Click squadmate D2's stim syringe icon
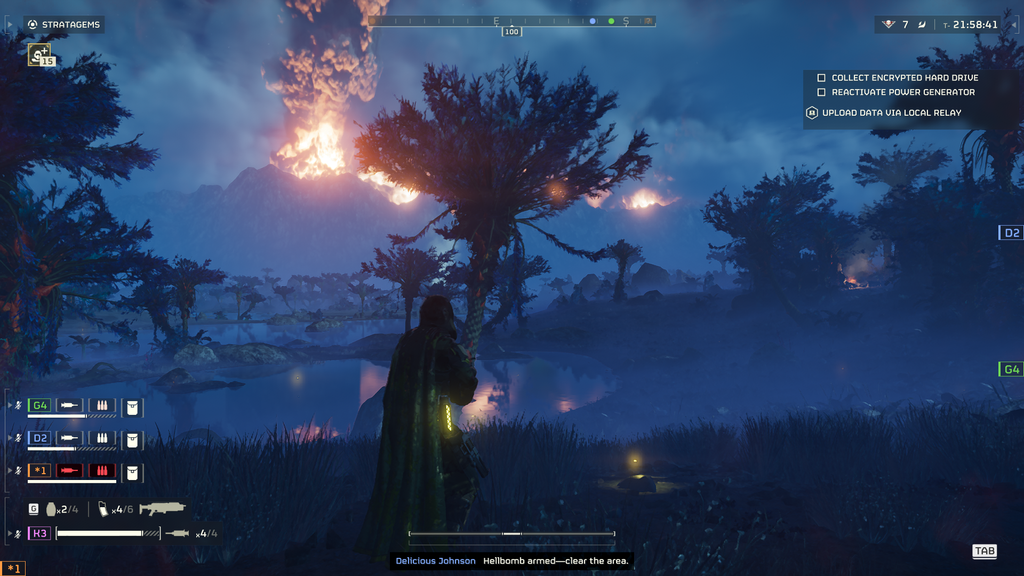Screen dimensions: 1024x576 [70, 438]
